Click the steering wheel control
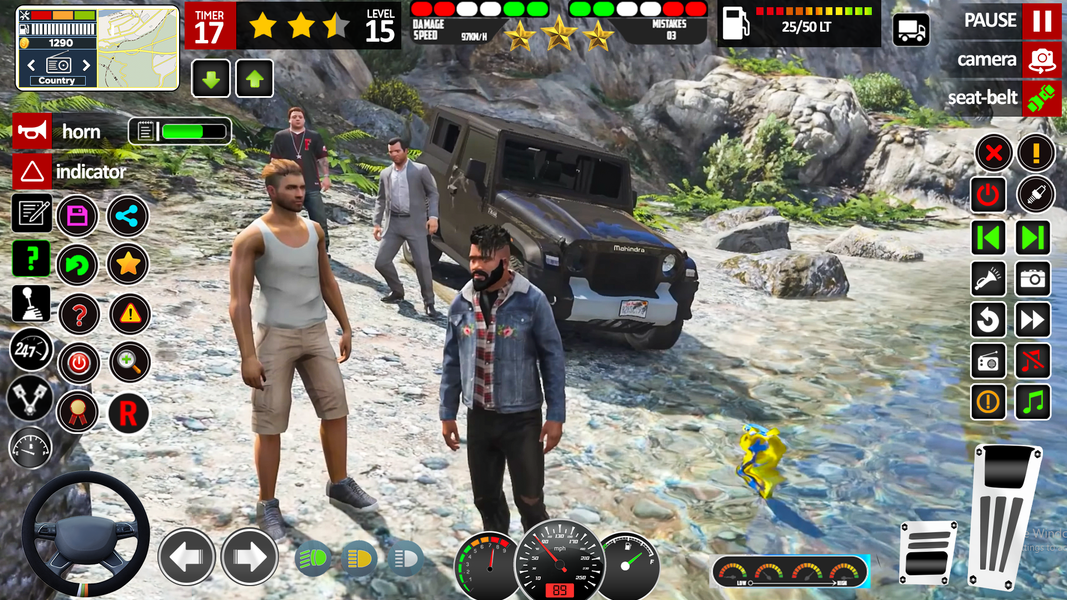This screenshot has width=1067, height=600. click(x=85, y=534)
